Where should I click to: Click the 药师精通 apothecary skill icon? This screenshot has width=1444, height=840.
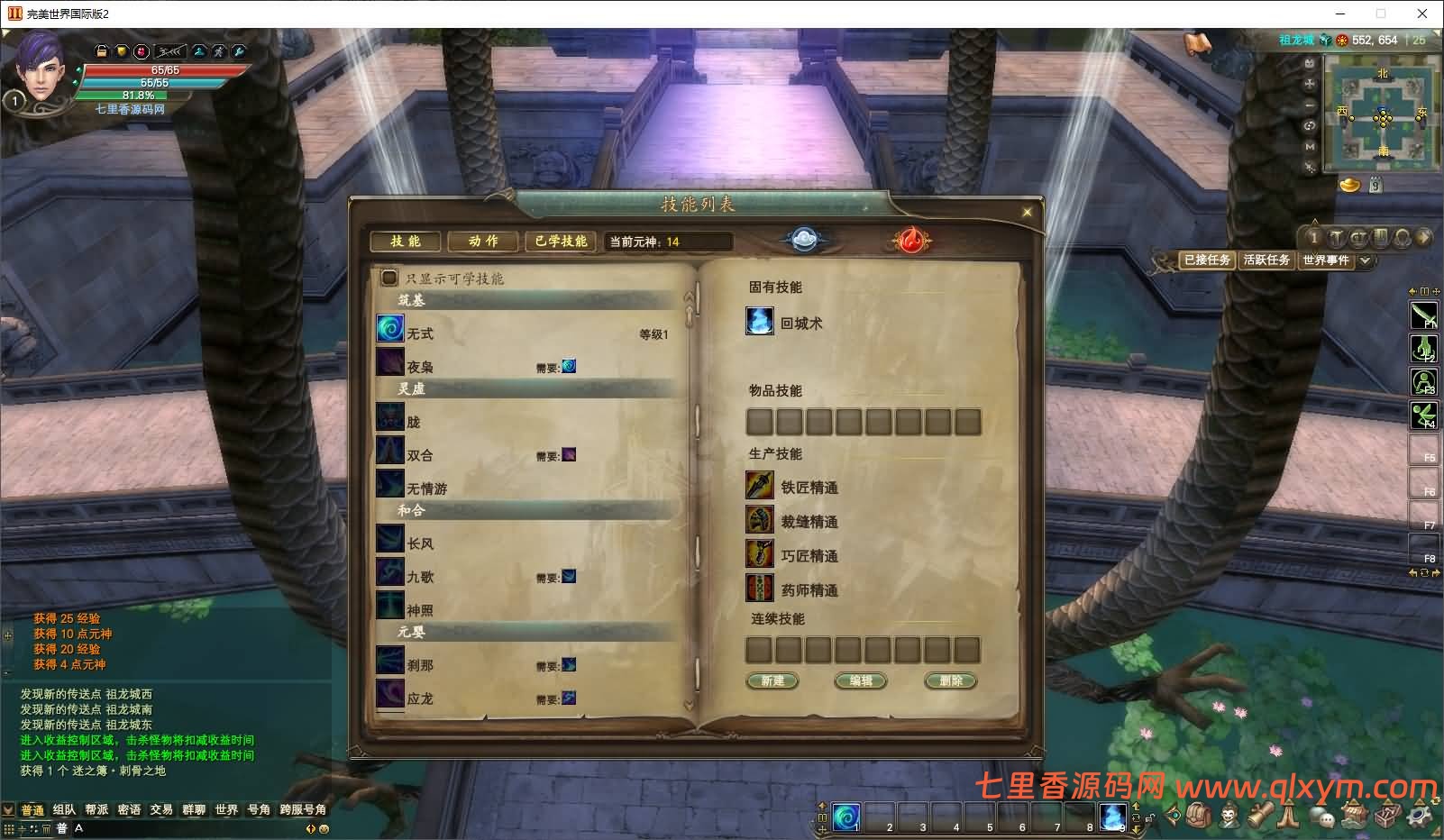760,589
